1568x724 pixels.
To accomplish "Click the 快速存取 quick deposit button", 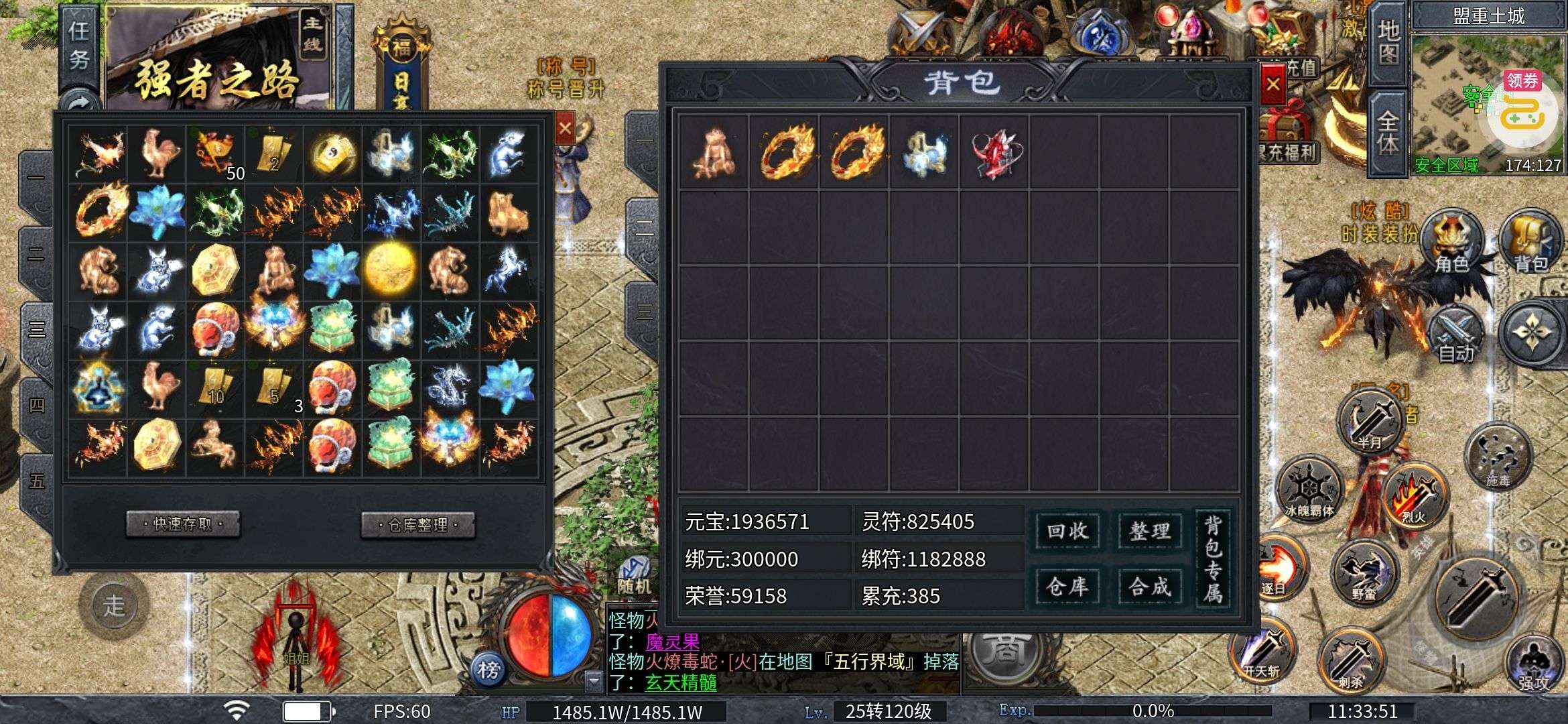I will [183, 524].
